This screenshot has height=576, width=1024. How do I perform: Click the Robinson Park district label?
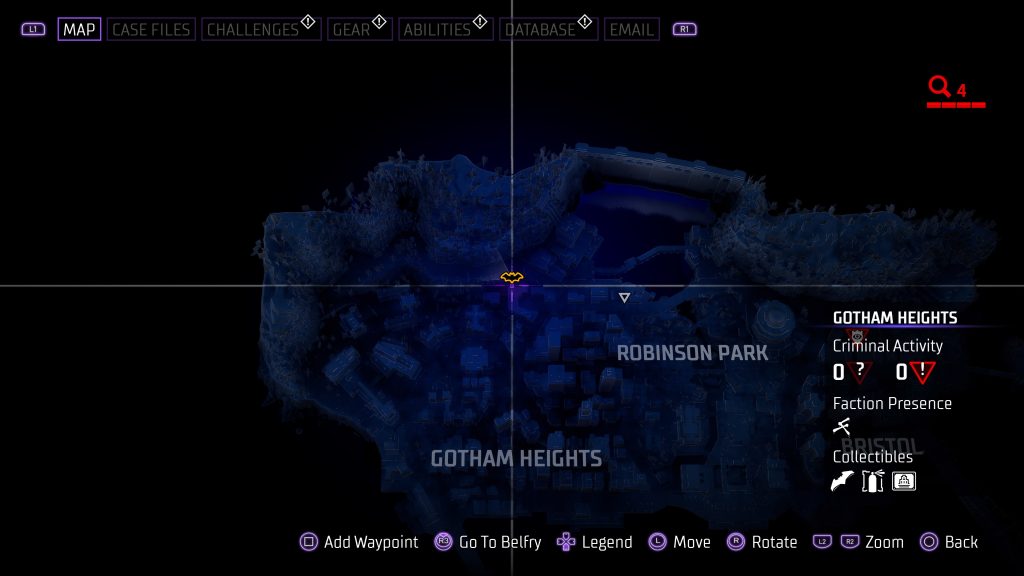pos(692,353)
